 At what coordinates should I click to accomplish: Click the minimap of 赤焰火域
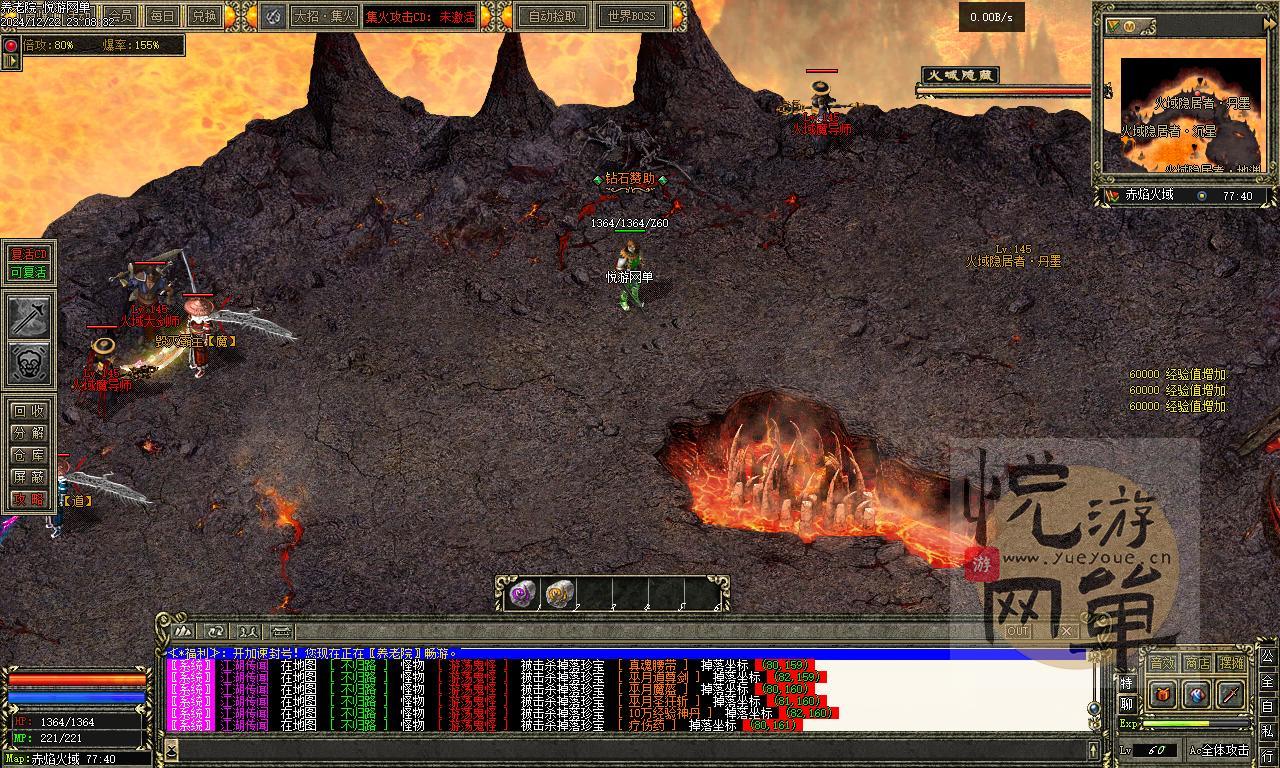[1190, 115]
